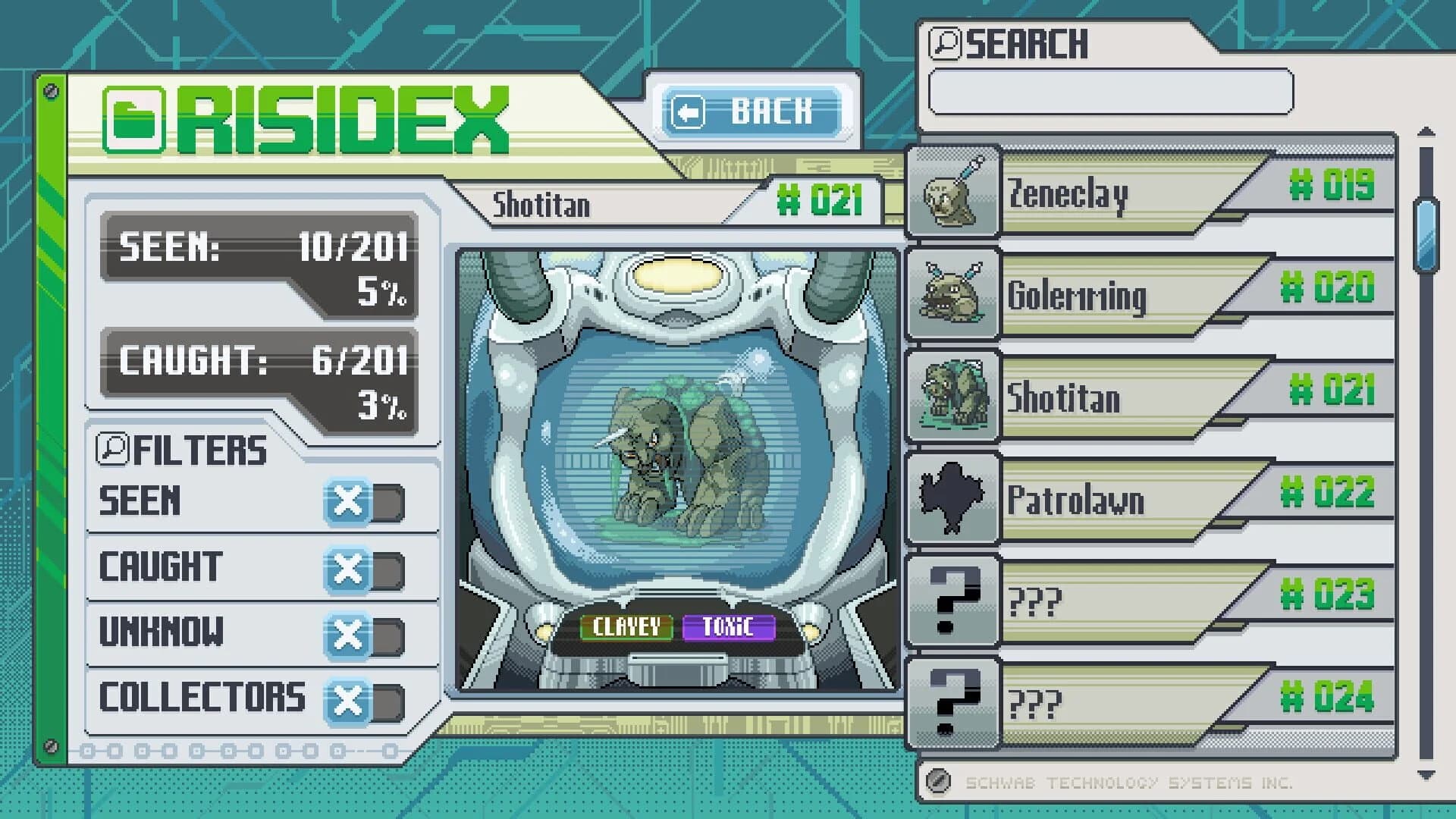Click inside the search input field
This screenshot has height=819, width=1456.
1111,91
